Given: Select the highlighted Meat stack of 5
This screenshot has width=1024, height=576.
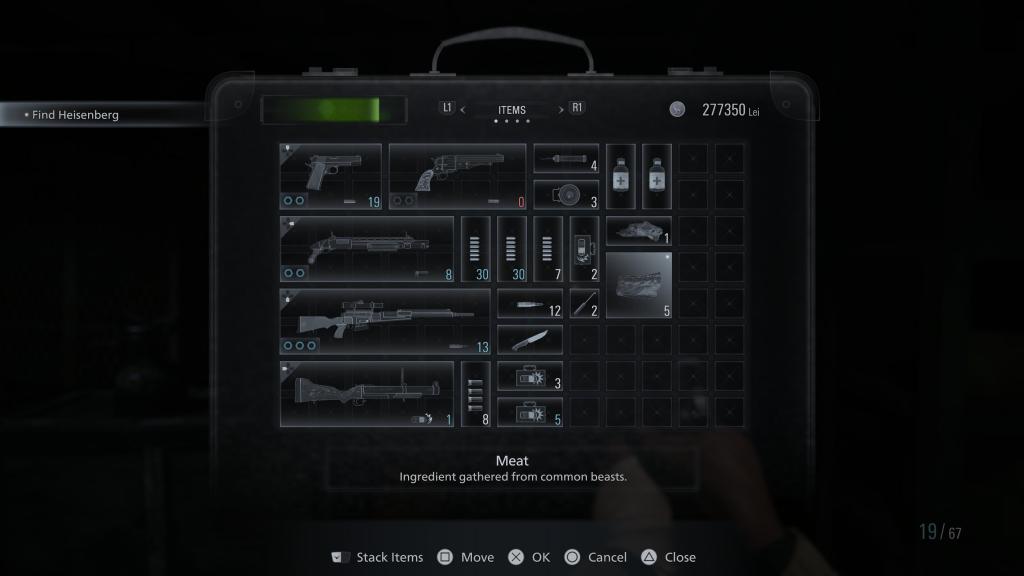Looking at the screenshot, I should tap(639, 285).
